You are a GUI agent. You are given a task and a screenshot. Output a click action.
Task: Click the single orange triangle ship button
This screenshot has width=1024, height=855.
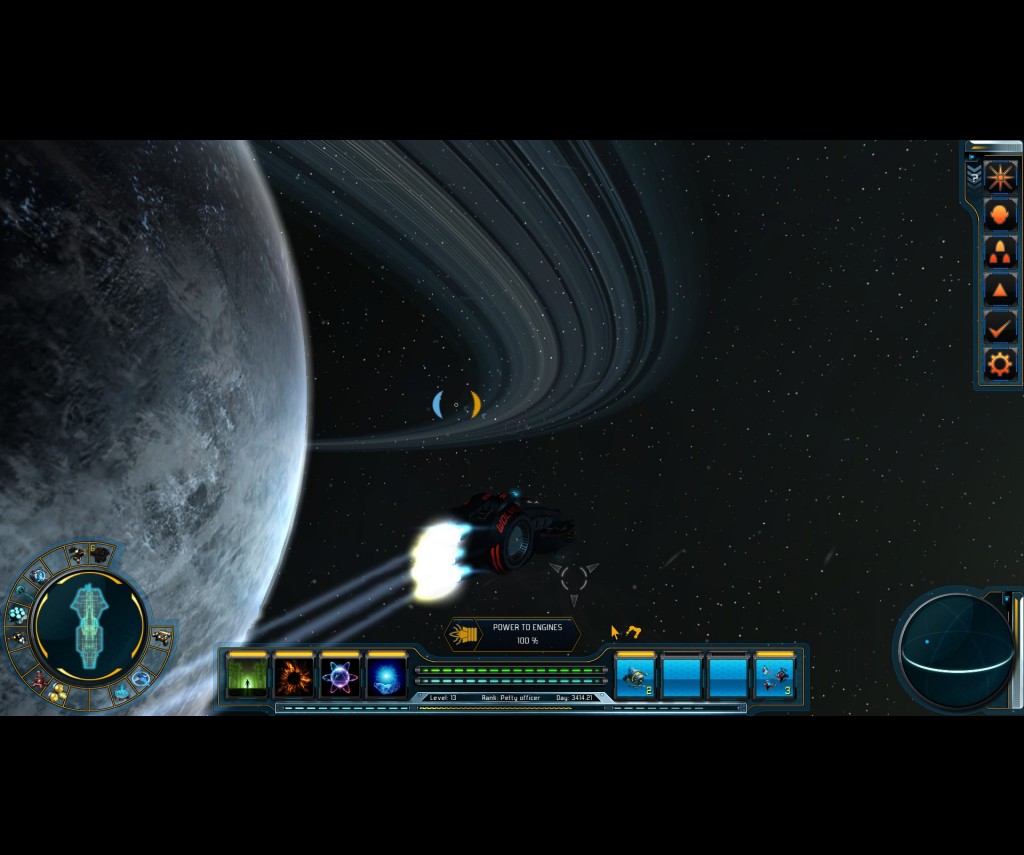coord(1000,290)
